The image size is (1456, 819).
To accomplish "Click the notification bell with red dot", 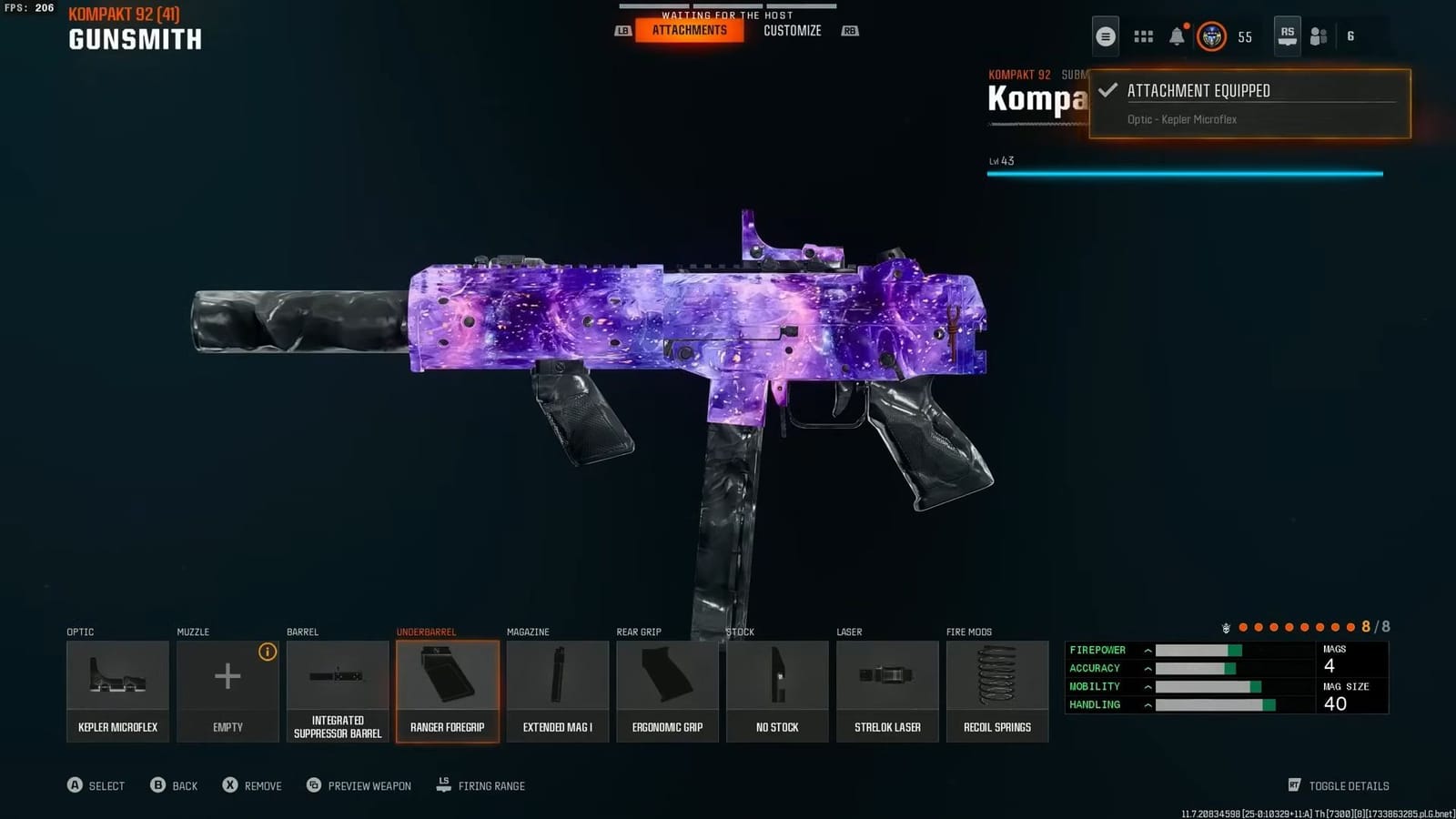I will click(1178, 35).
